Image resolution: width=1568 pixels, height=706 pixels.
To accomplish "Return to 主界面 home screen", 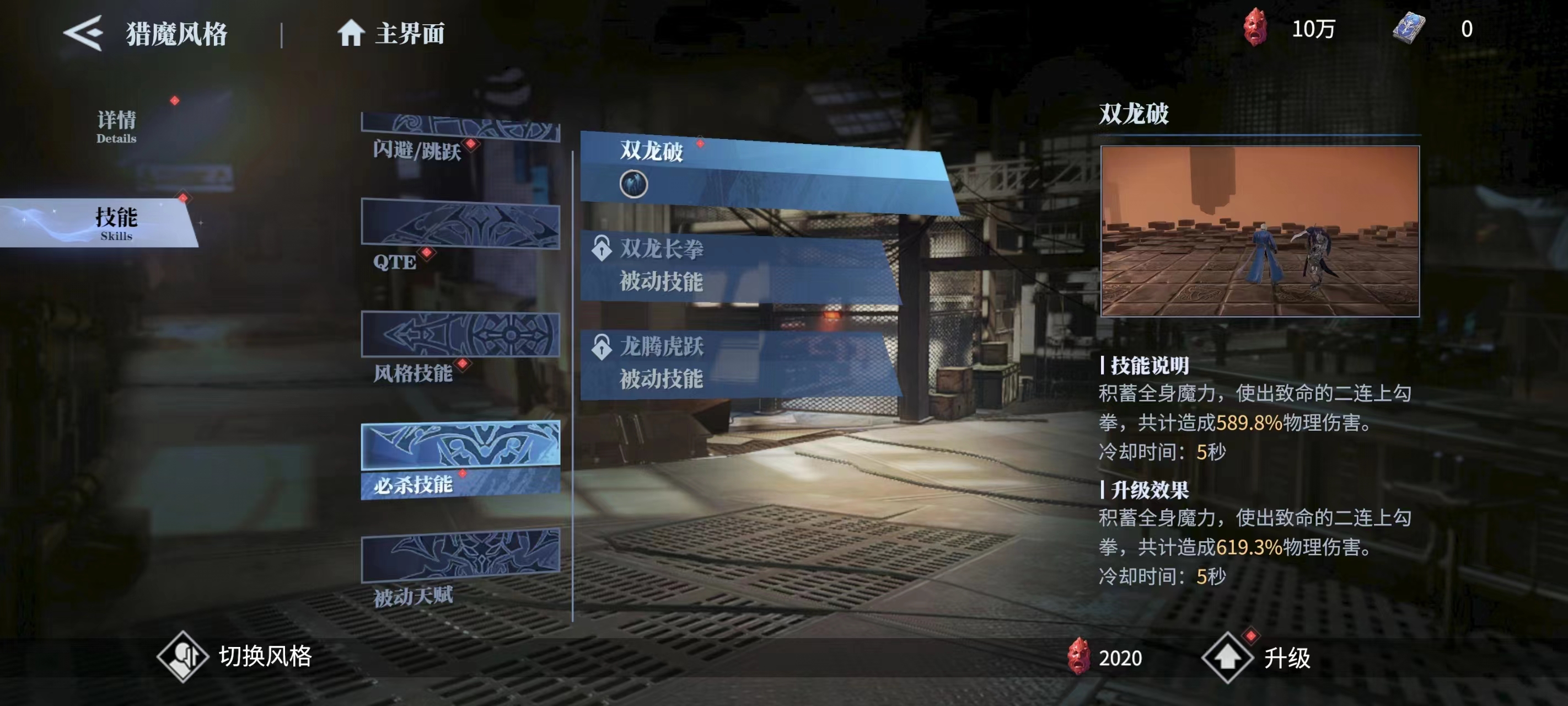I will tap(391, 33).
